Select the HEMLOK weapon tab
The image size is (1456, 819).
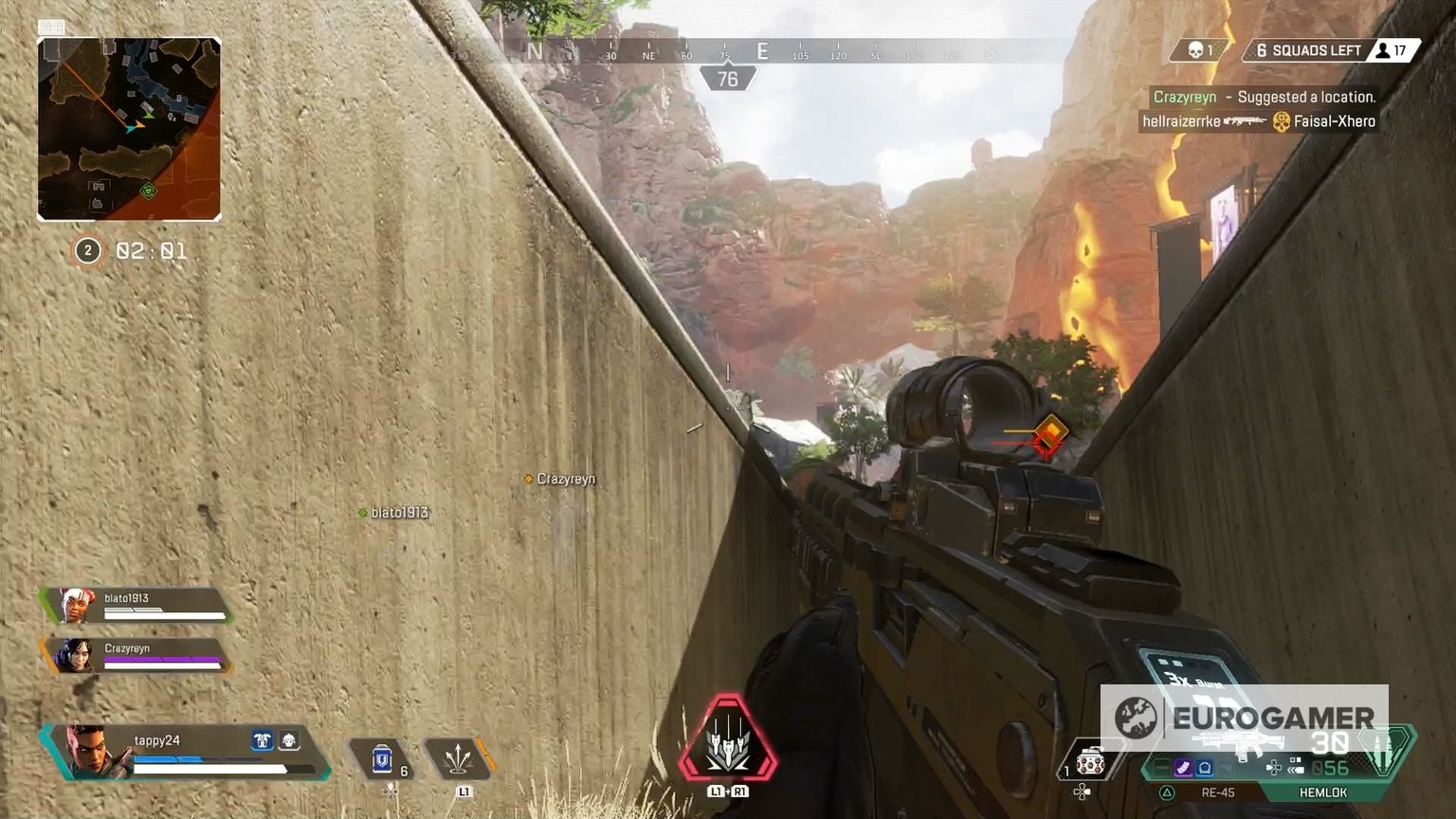(x=1324, y=792)
